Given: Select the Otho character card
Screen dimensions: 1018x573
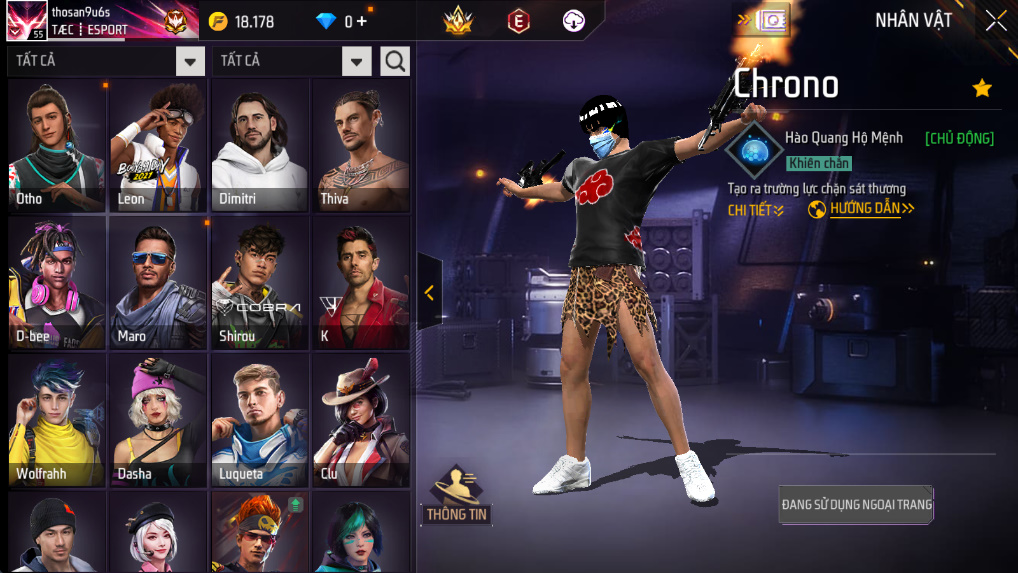Looking at the screenshot, I should [57, 146].
